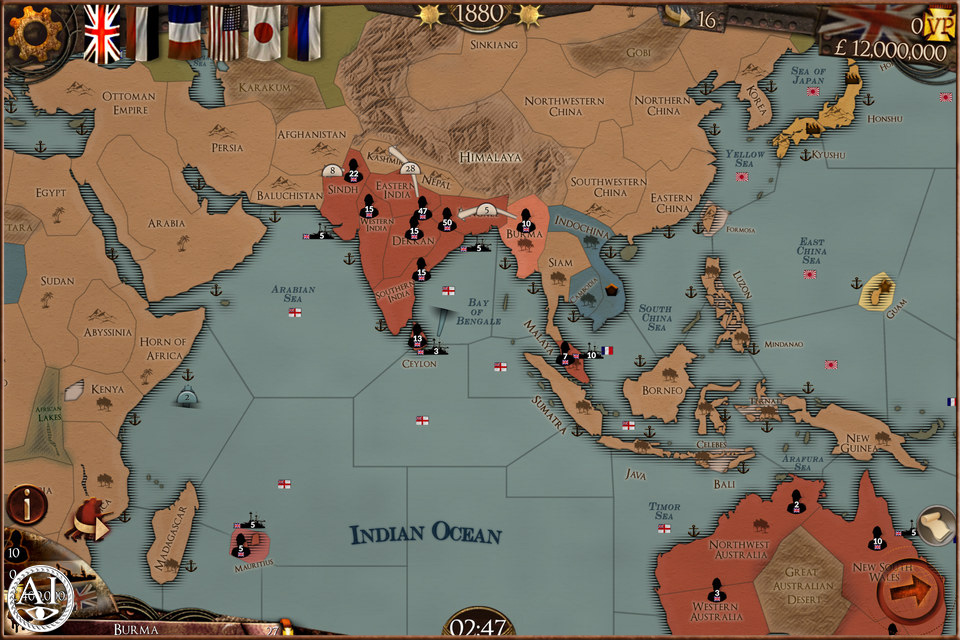Select the British Union Jack flag
The width and height of the screenshot is (960, 640).
[102, 32]
